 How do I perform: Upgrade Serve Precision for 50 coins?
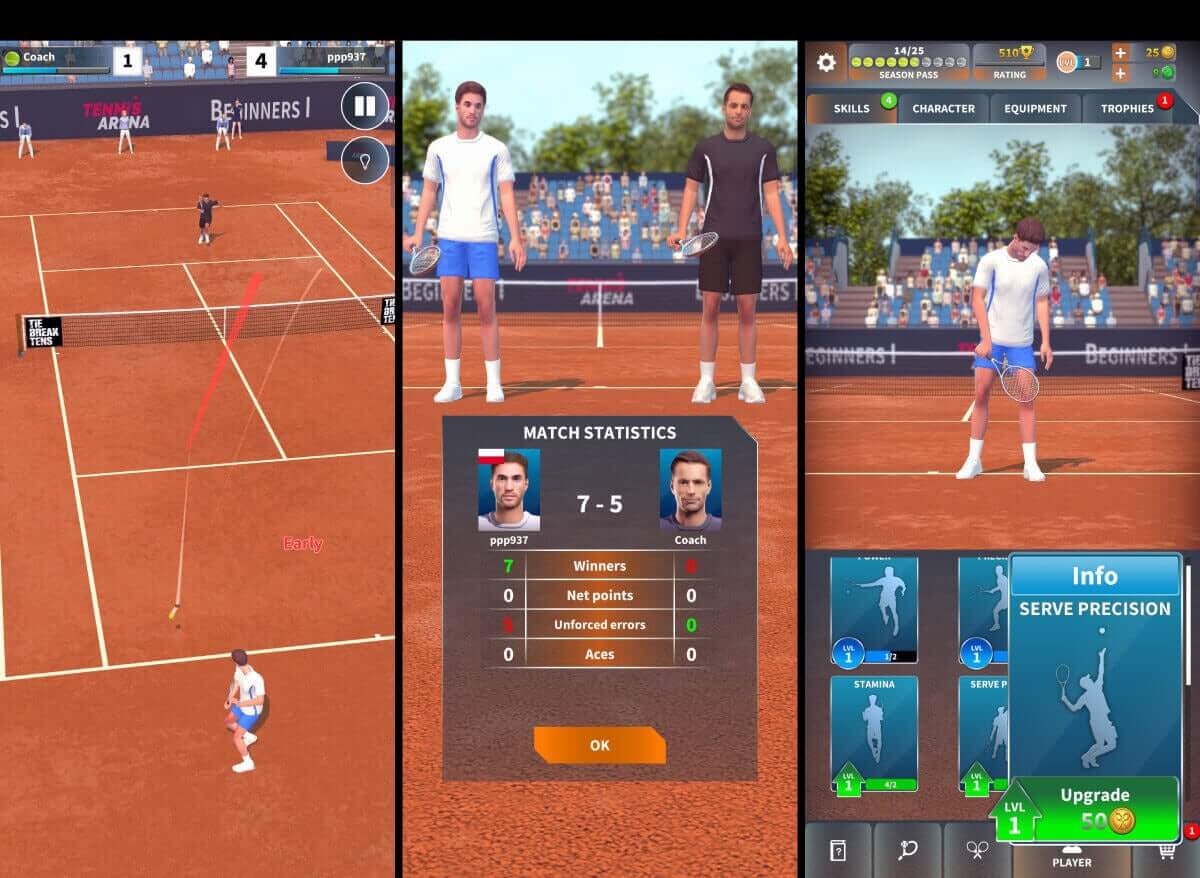pyautogui.click(x=1095, y=808)
